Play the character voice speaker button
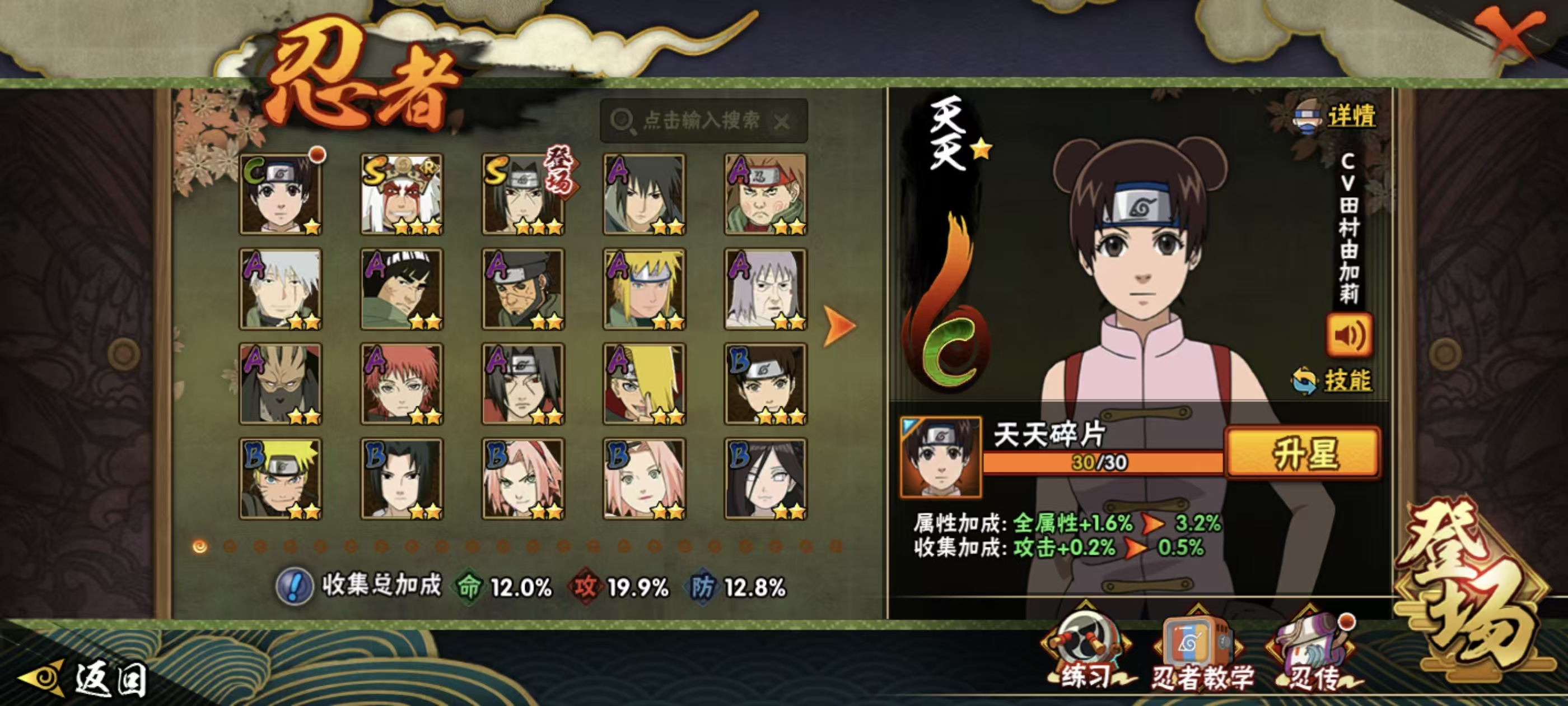 coord(1349,335)
